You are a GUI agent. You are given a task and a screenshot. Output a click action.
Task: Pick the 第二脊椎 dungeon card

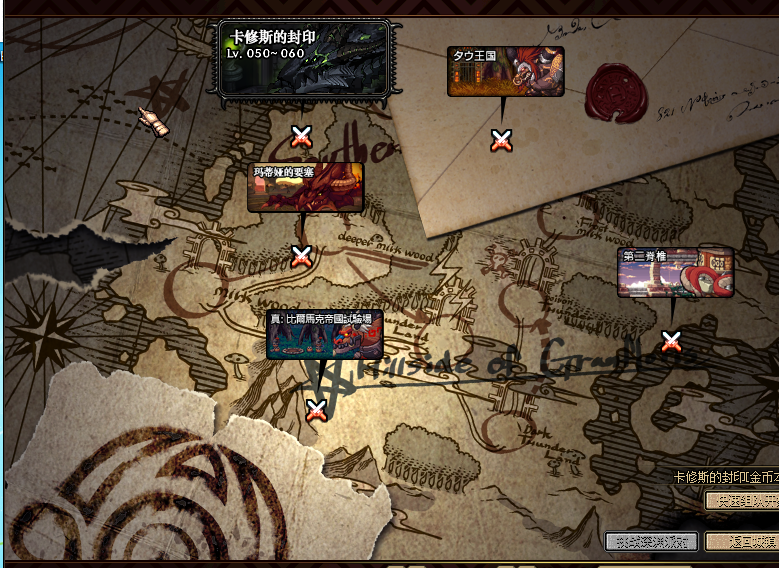tap(675, 272)
